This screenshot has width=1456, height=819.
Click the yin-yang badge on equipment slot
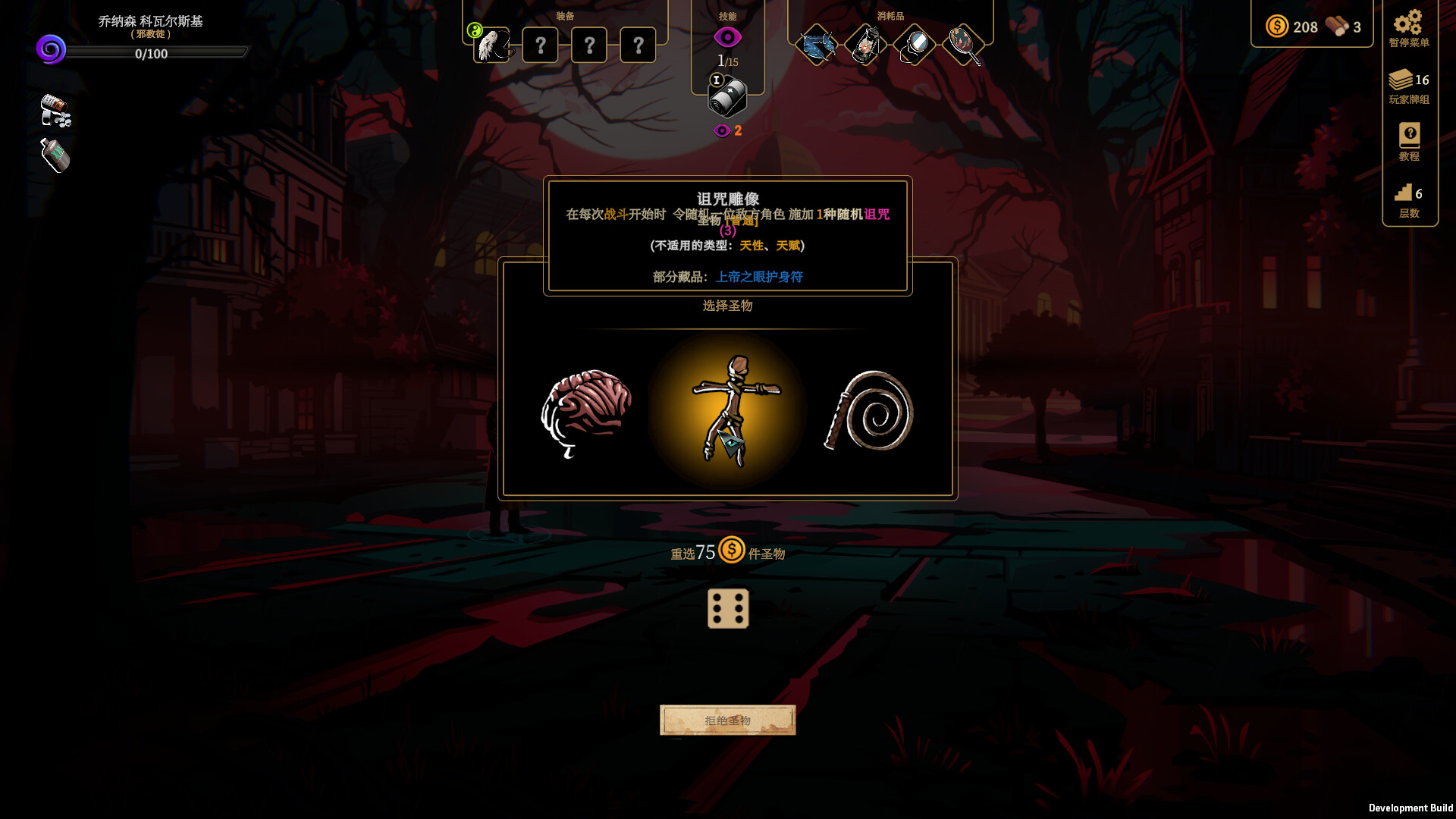pos(475,31)
